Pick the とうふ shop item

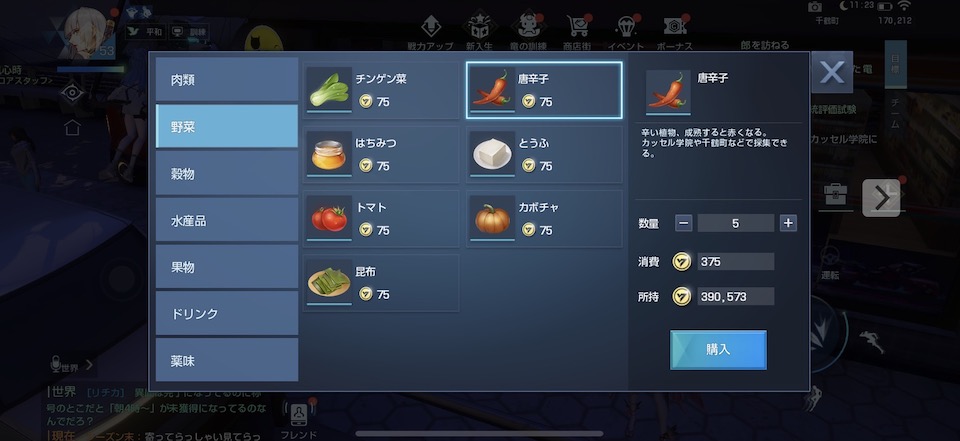point(544,154)
